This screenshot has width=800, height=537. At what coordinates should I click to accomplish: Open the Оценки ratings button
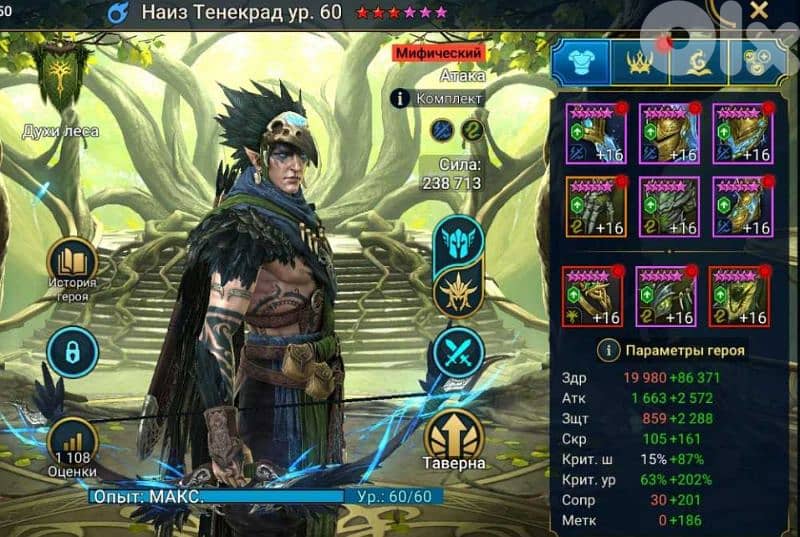coord(72,447)
